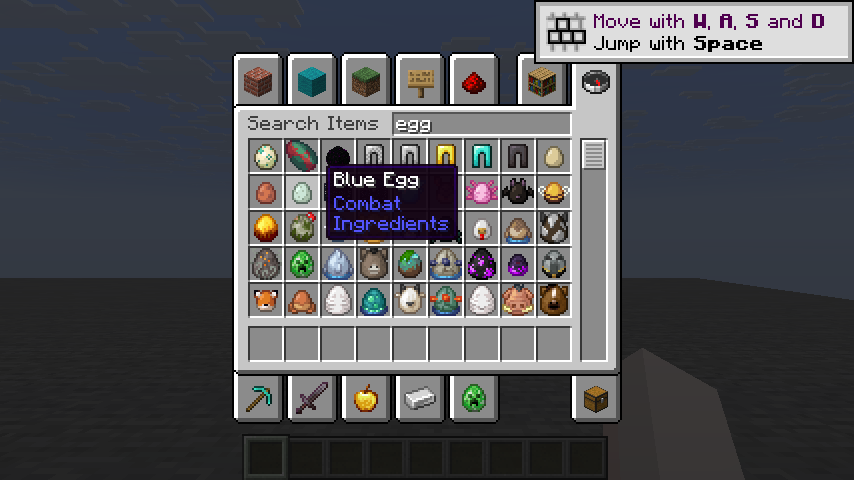Take the orange fox spawn egg
This screenshot has width=854, height=480.
[265, 300]
